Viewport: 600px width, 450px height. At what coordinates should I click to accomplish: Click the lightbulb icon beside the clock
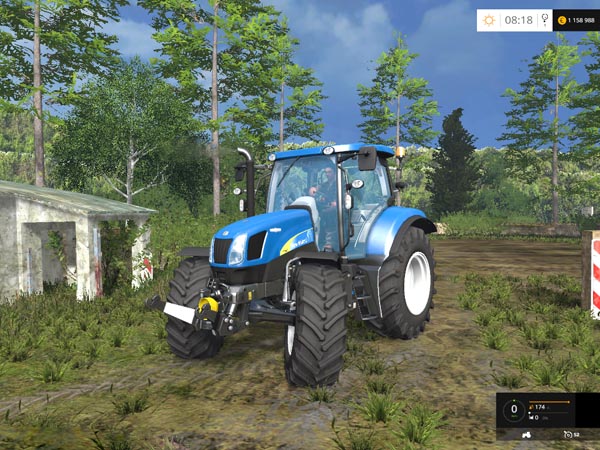coord(544,20)
